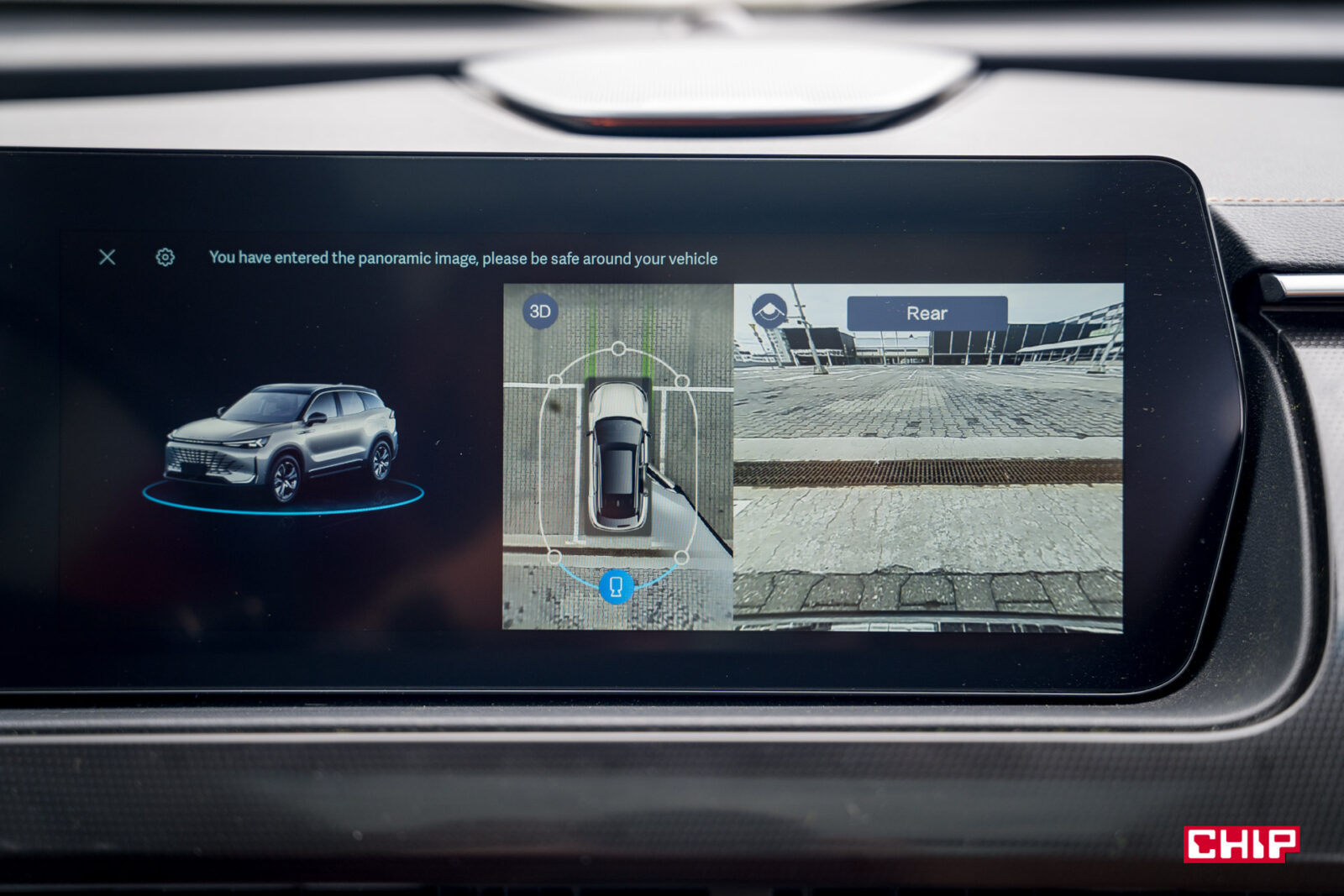
Task: Choose the front camera node above the car
Action: pyautogui.click(x=618, y=348)
